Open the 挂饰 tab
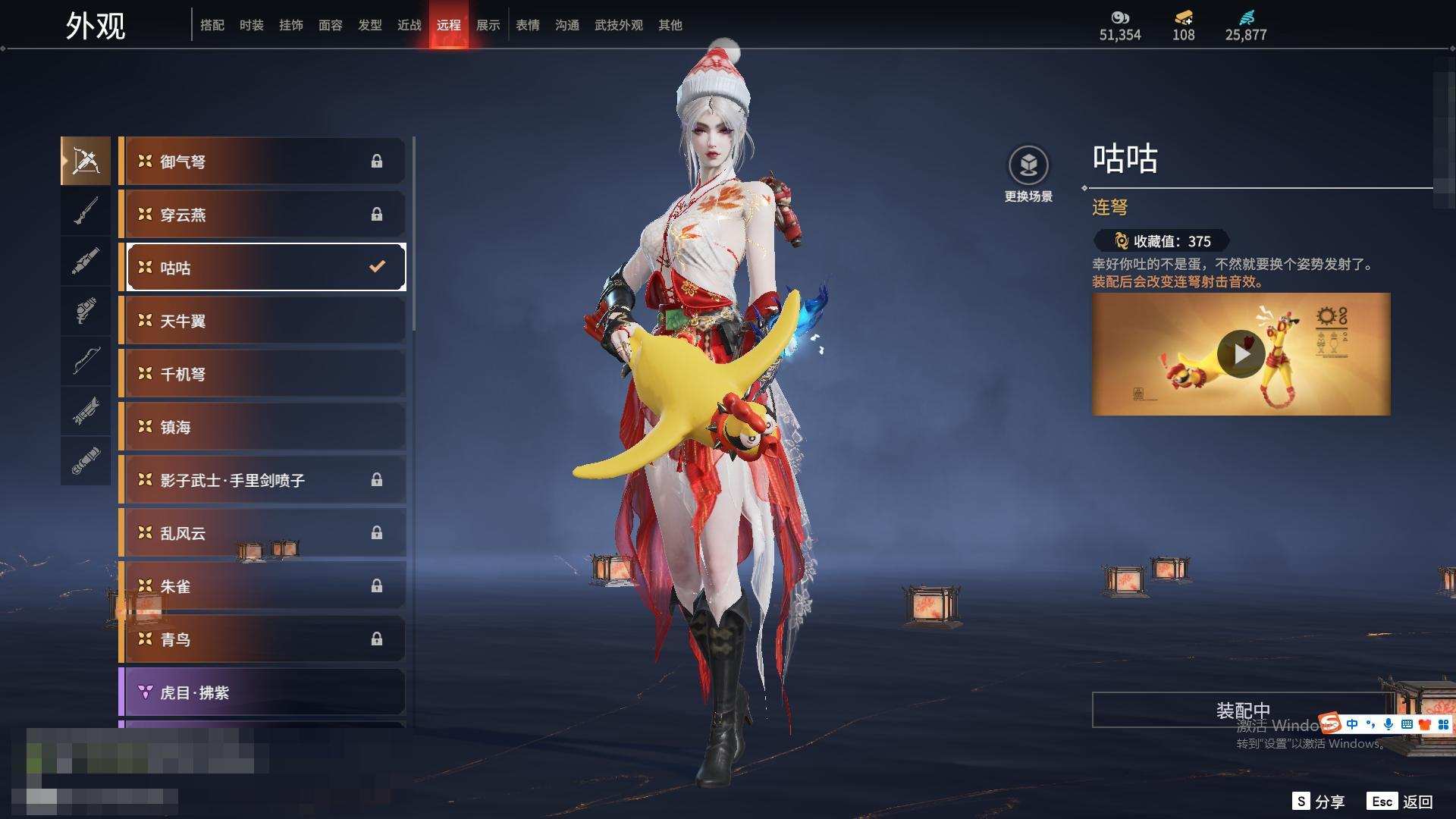This screenshot has height=819, width=1456. point(290,25)
